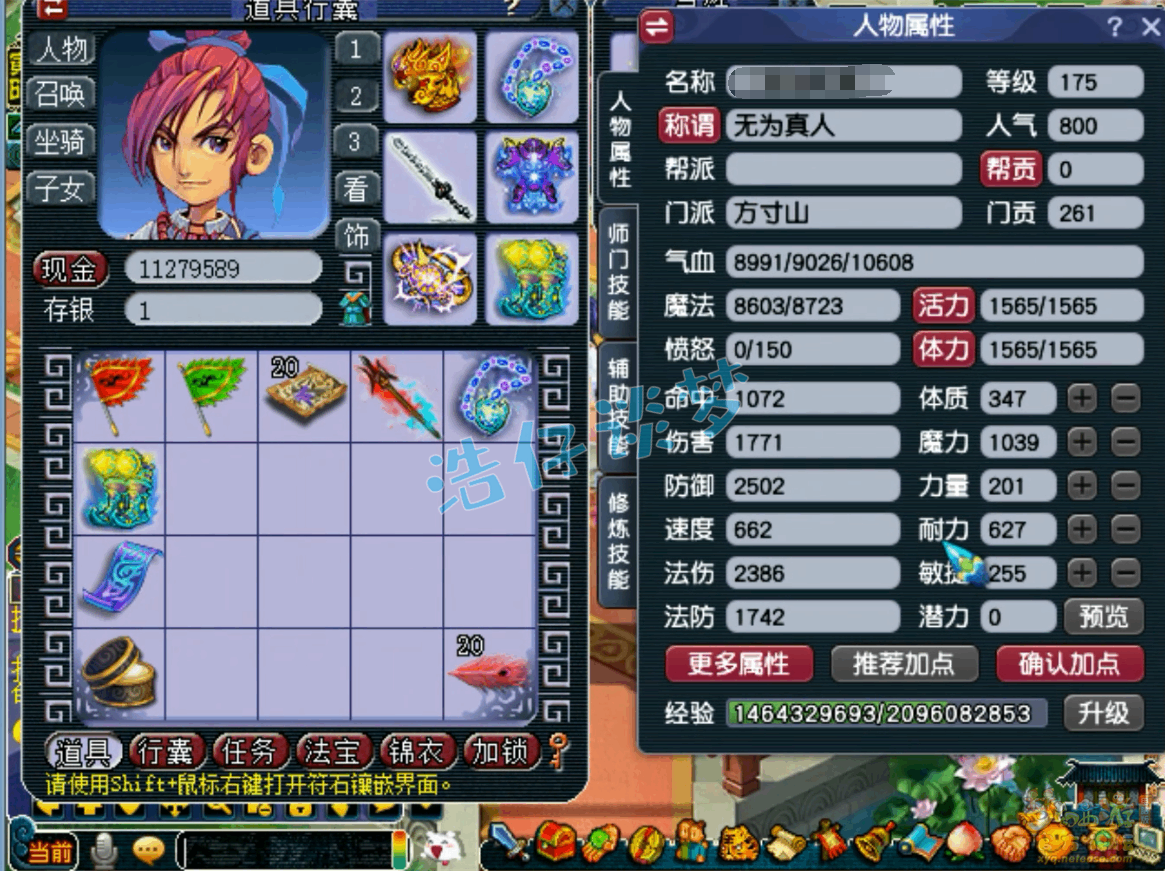
Task: Click the 升级 level up button
Action: coord(1103,713)
